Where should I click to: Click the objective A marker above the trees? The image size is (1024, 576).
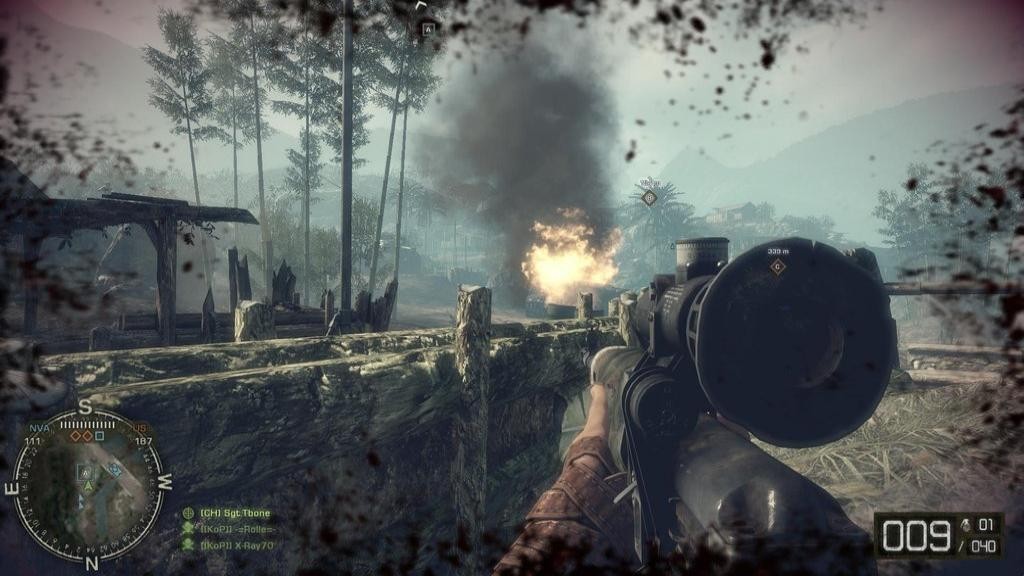click(x=427, y=29)
